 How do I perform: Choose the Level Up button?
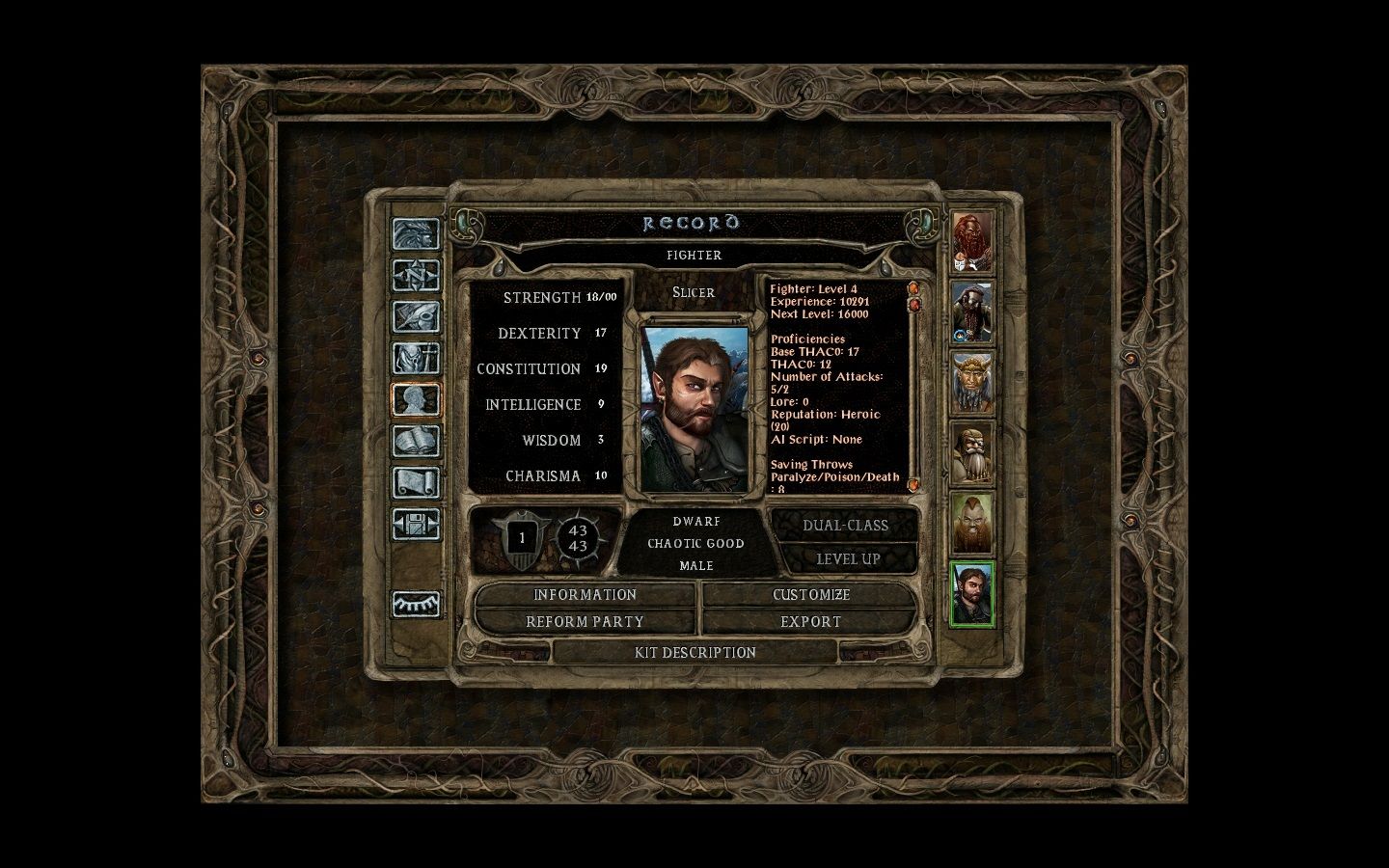click(x=848, y=559)
